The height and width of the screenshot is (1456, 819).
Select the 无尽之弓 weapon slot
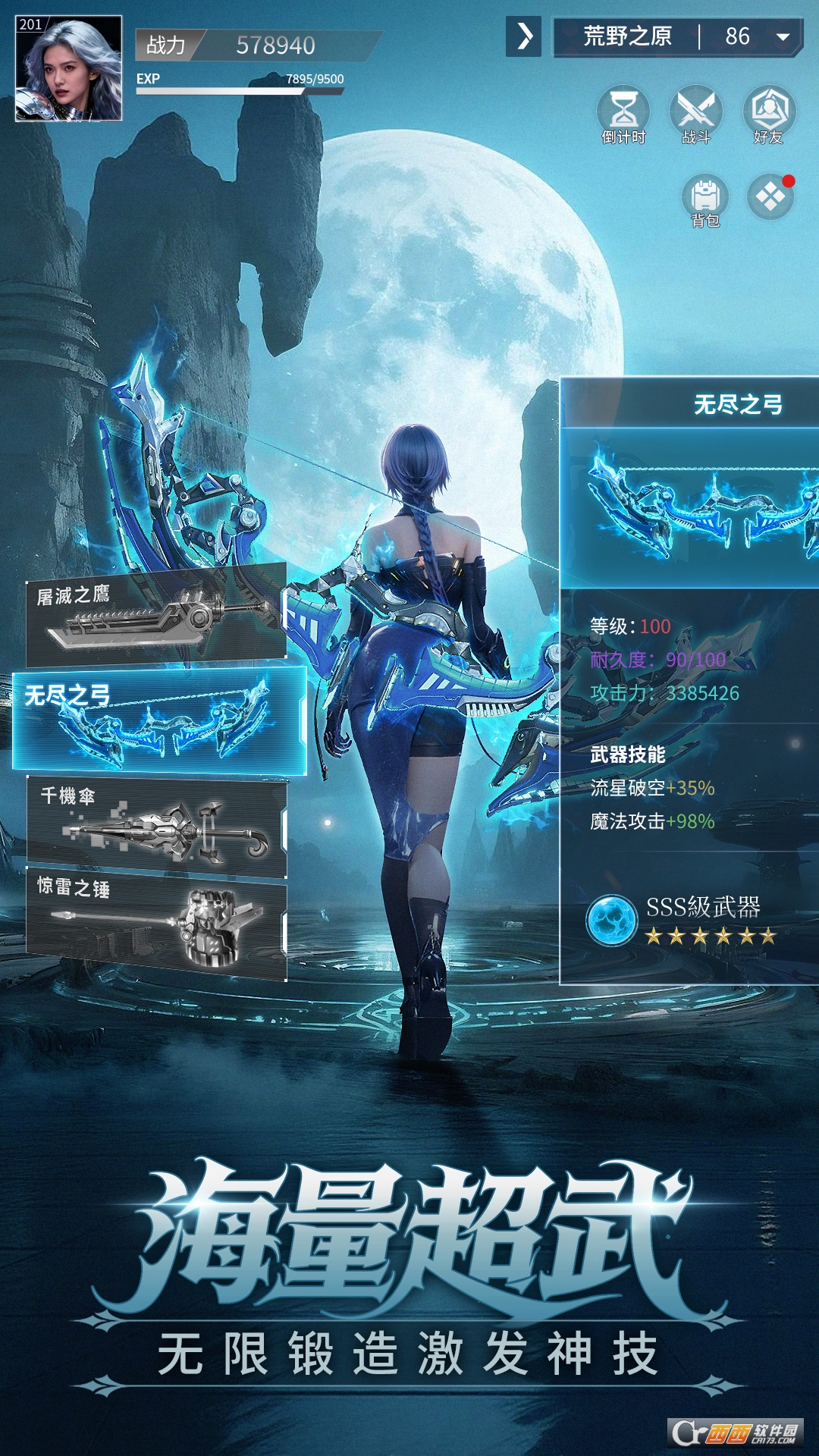pos(159,720)
